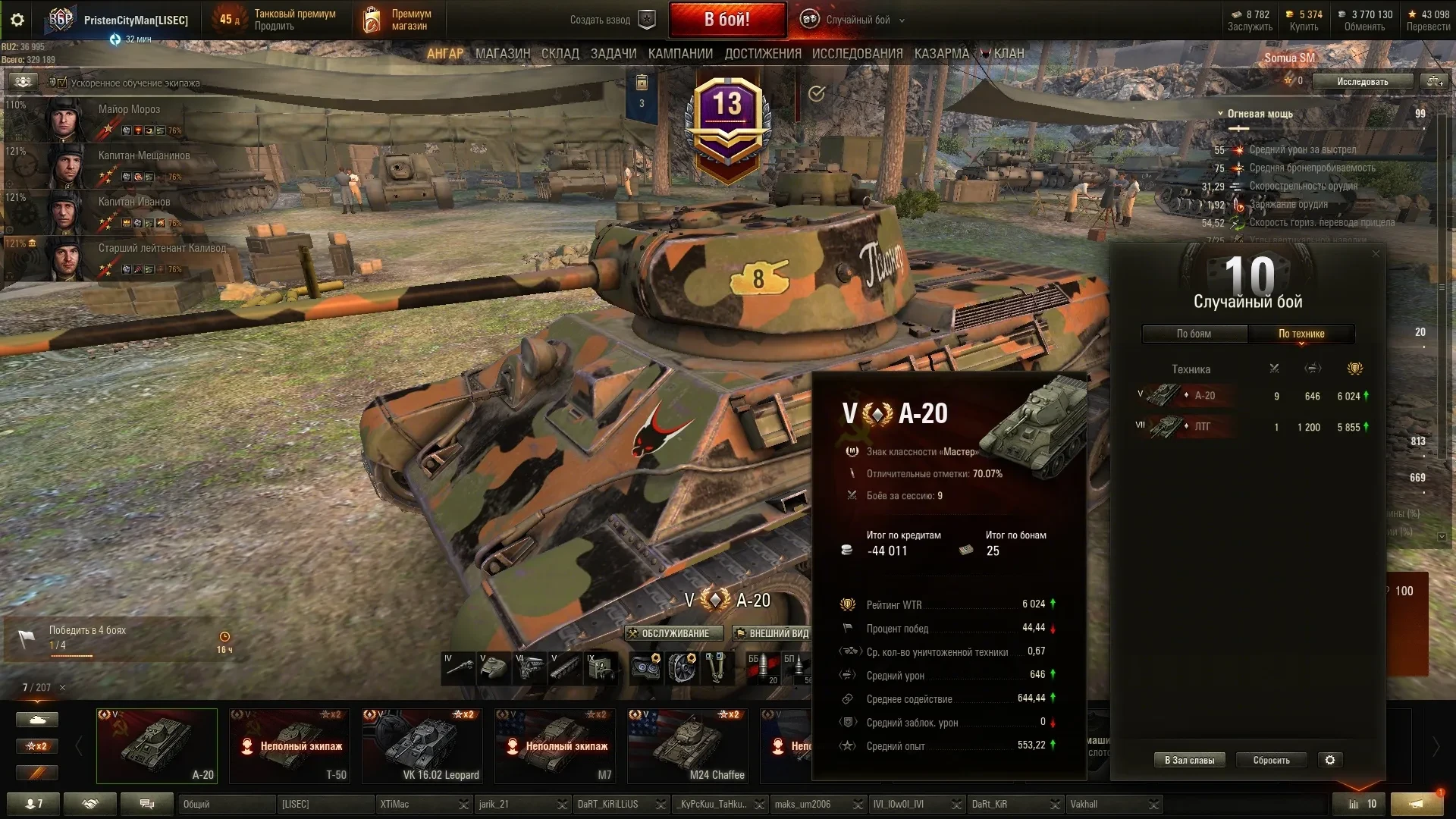Open ОБСЛУЖИВАНИЕ for the A-20
This screenshot has height=819, width=1456.
click(x=668, y=634)
